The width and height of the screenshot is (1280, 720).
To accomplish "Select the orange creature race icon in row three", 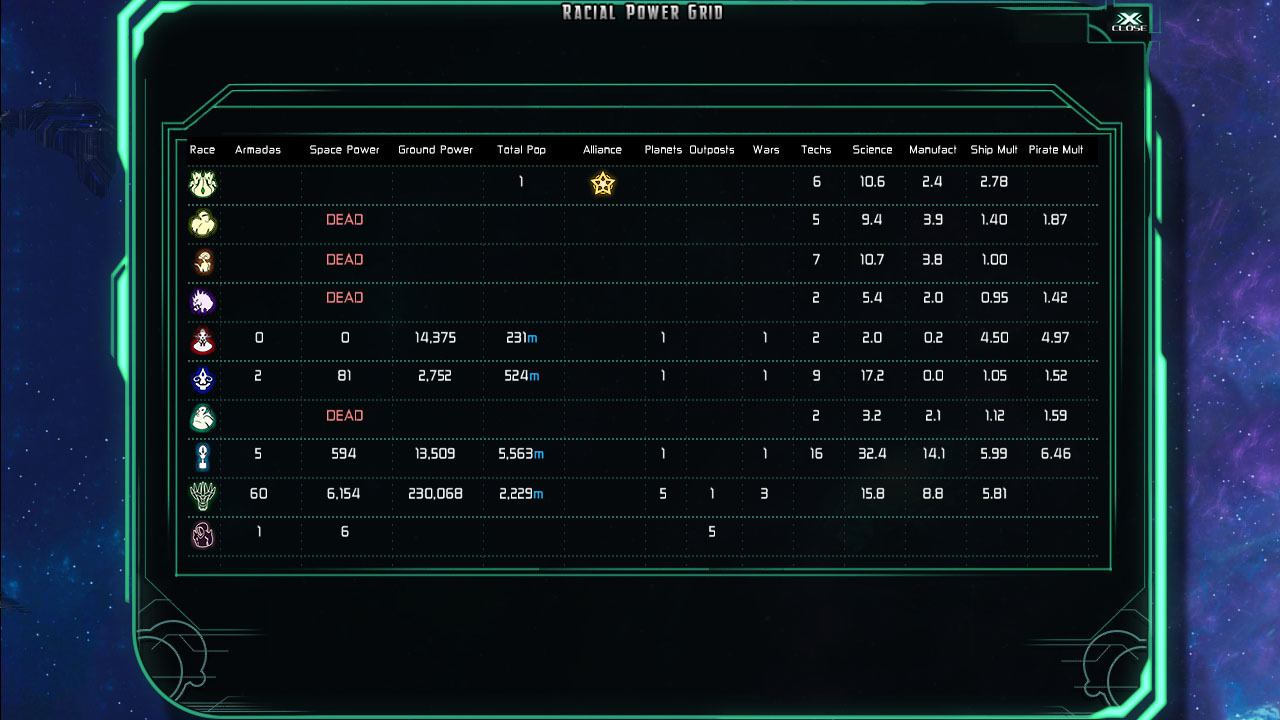I will [203, 261].
